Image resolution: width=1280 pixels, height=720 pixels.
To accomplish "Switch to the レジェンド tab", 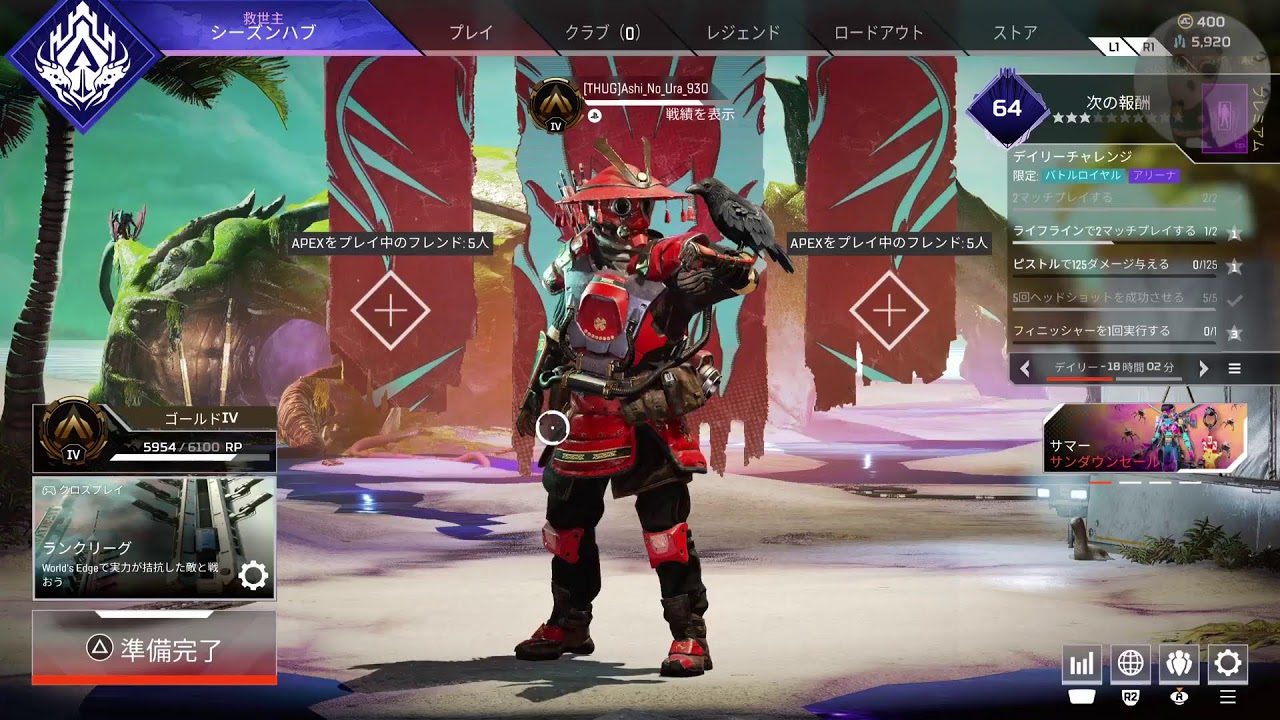I will [x=743, y=32].
